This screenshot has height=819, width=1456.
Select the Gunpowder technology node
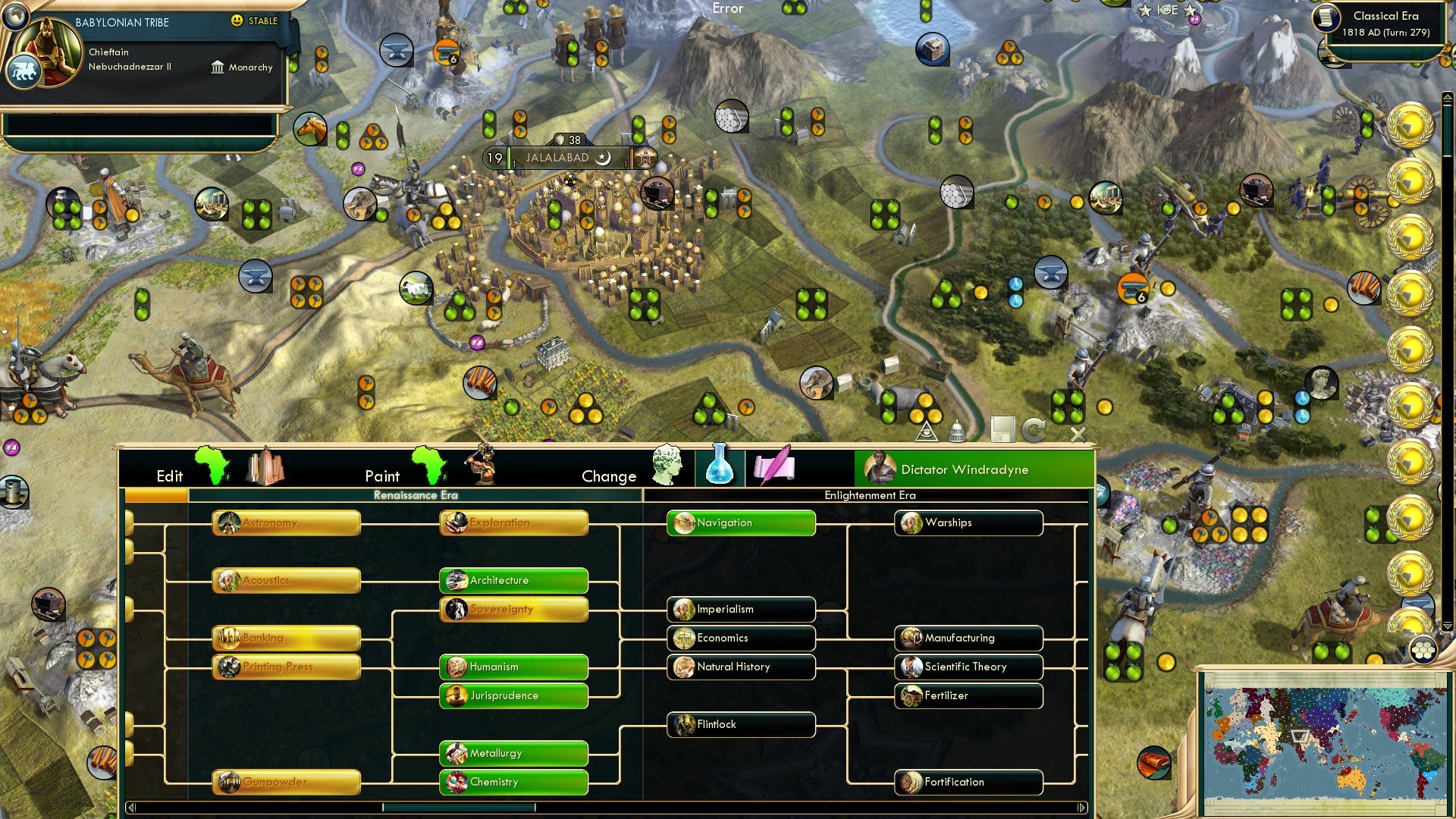click(x=285, y=782)
